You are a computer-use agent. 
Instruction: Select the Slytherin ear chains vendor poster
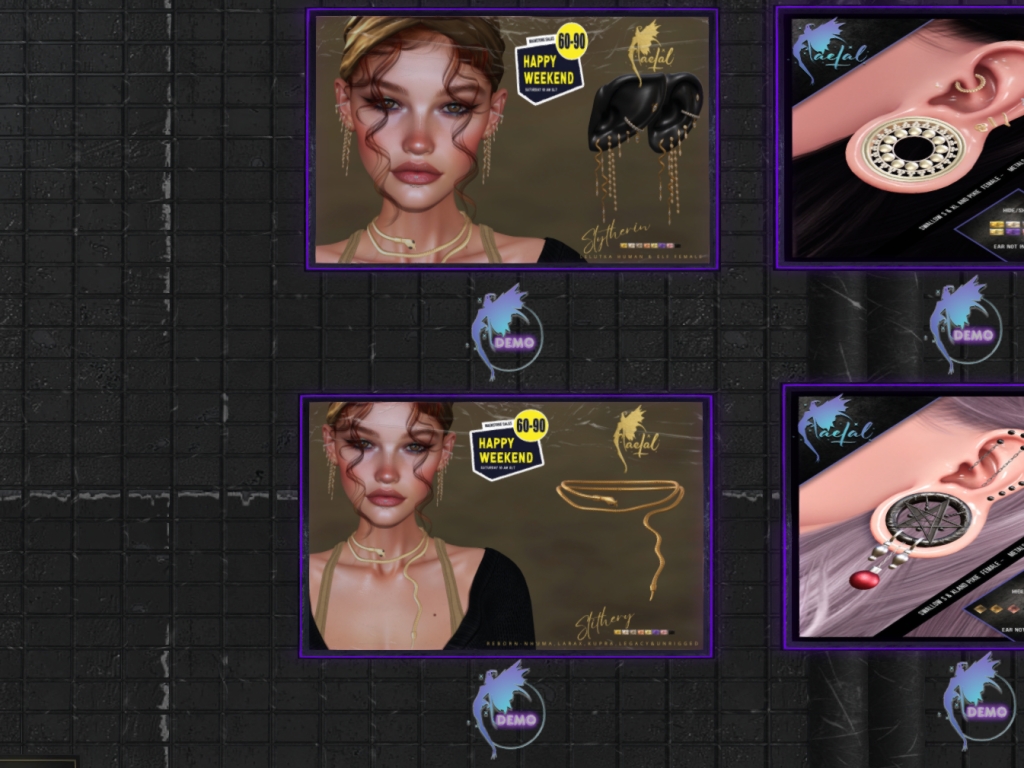[x=512, y=139]
